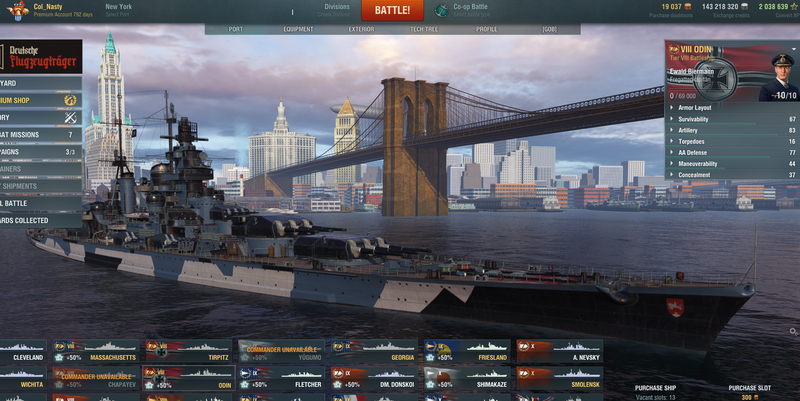This screenshot has width=800, height=401.
Task: Switch to the Exterior tab
Action: click(361, 29)
